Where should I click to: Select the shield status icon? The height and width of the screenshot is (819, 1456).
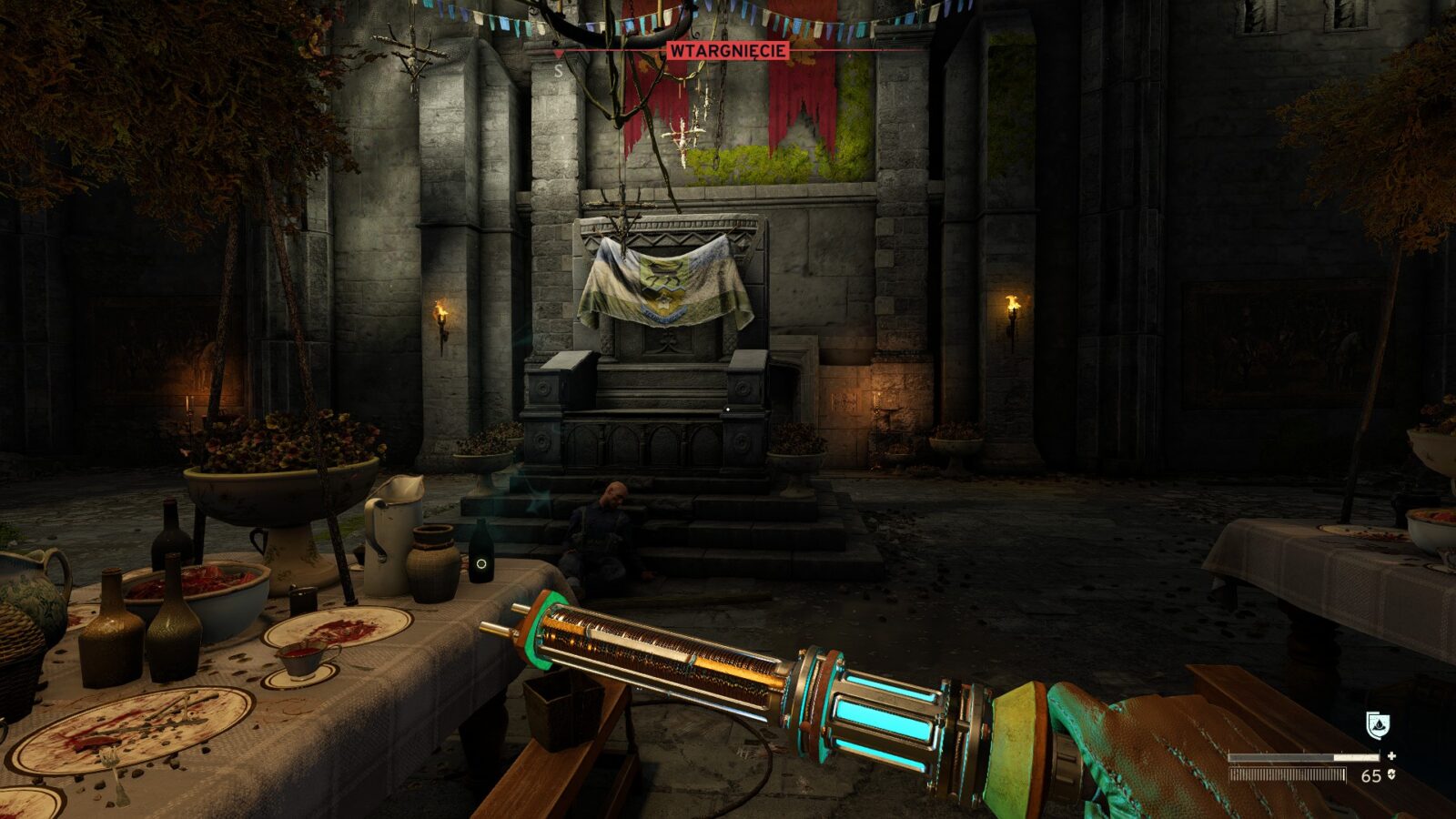pyautogui.click(x=1378, y=725)
